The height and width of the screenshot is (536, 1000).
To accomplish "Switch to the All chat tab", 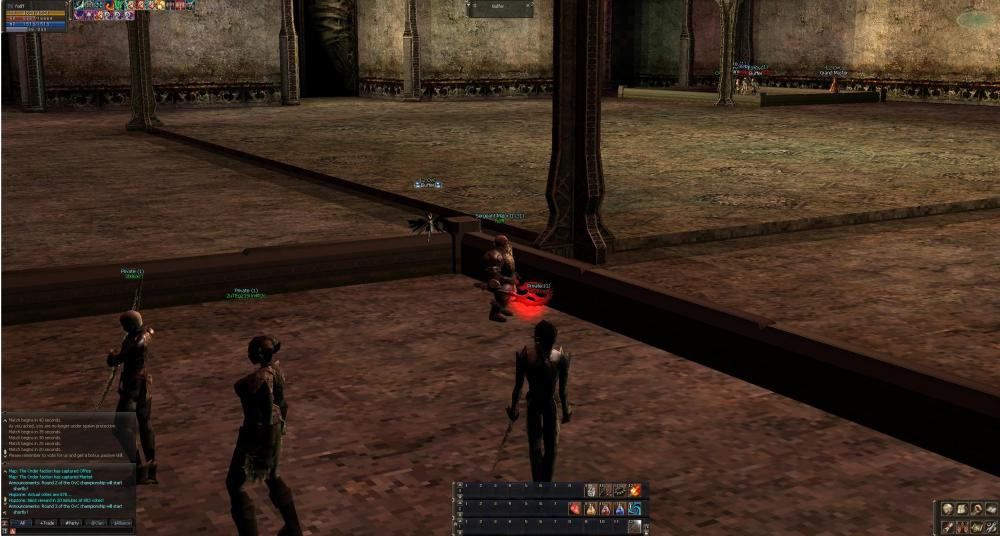I will point(21,522).
